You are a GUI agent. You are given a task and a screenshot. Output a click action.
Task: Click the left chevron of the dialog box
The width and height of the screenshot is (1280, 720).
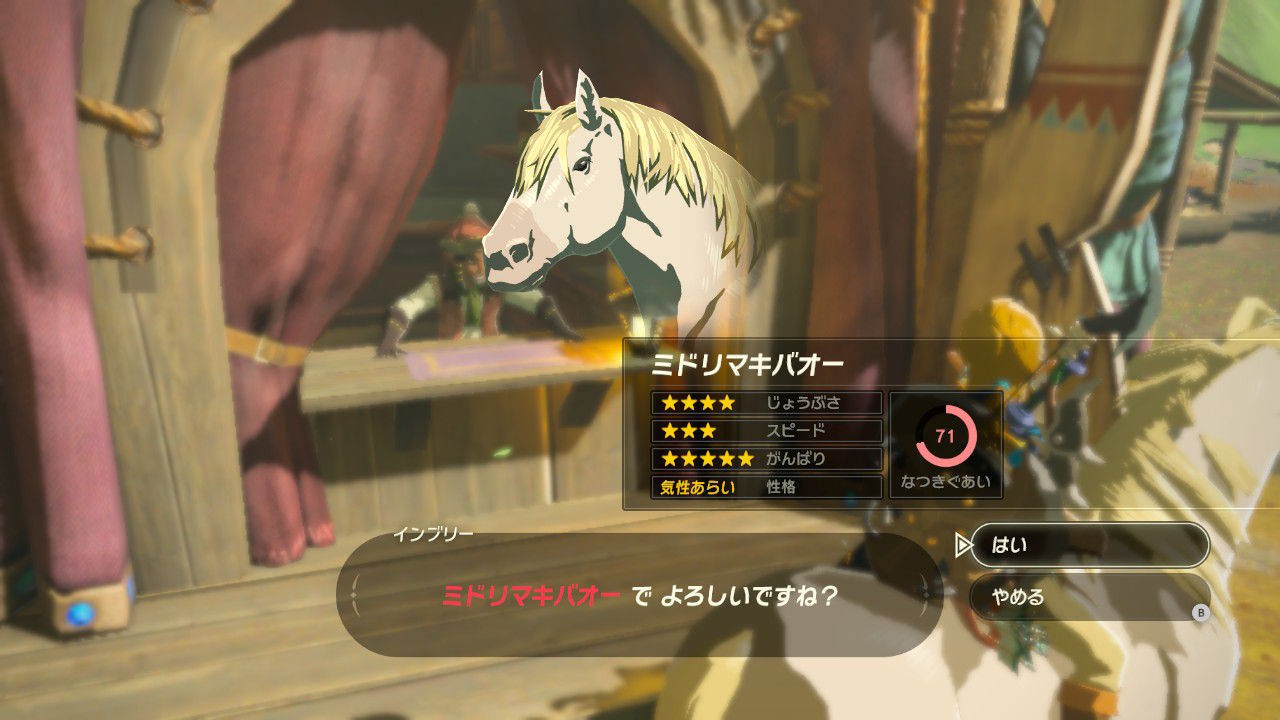point(355,594)
